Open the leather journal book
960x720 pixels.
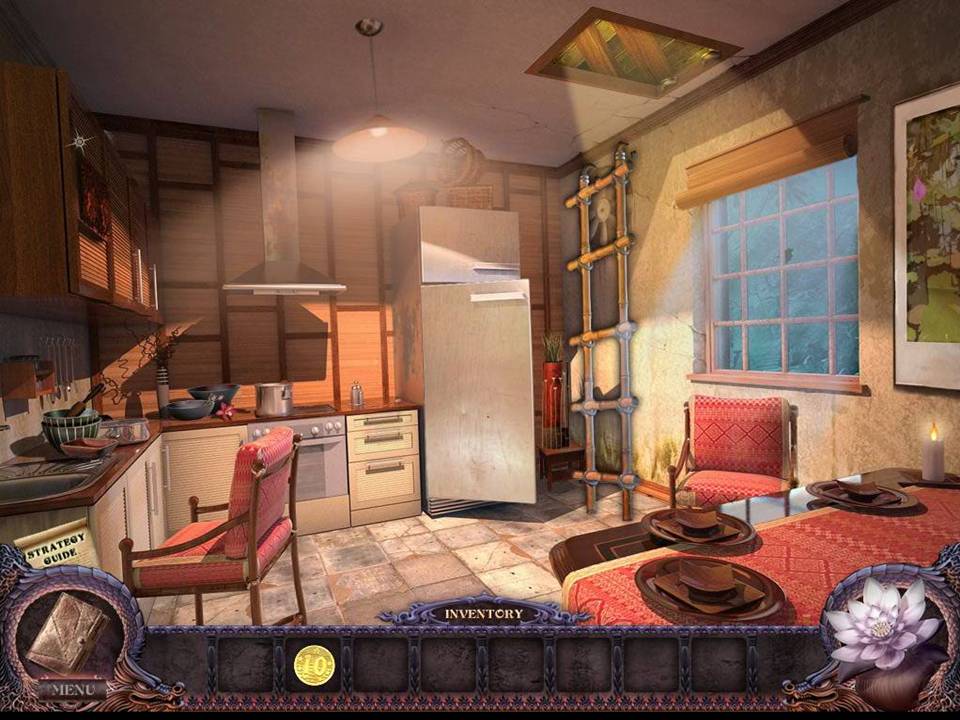(67, 632)
